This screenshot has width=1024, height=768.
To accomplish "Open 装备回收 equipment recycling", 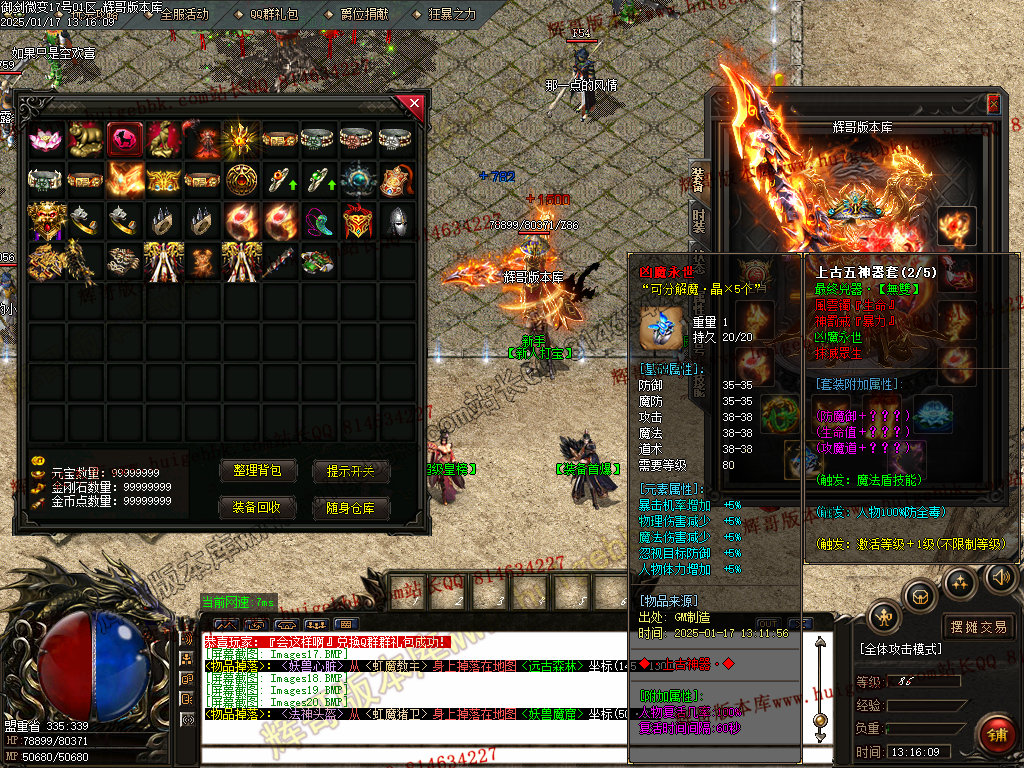I will [257, 508].
